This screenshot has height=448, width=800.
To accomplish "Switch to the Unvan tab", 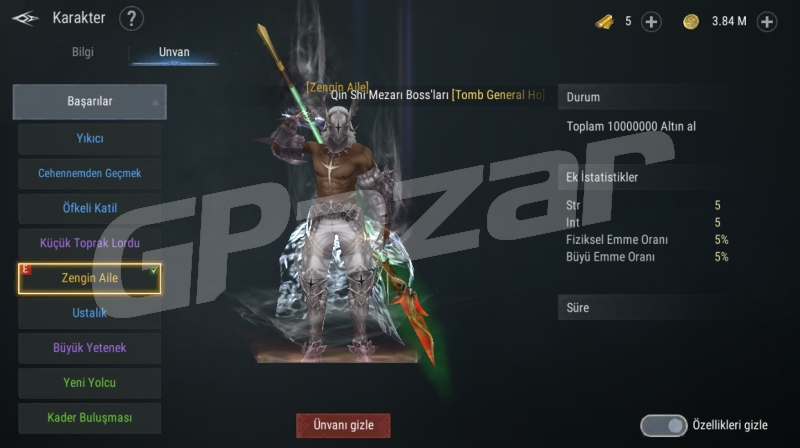I will (x=174, y=52).
